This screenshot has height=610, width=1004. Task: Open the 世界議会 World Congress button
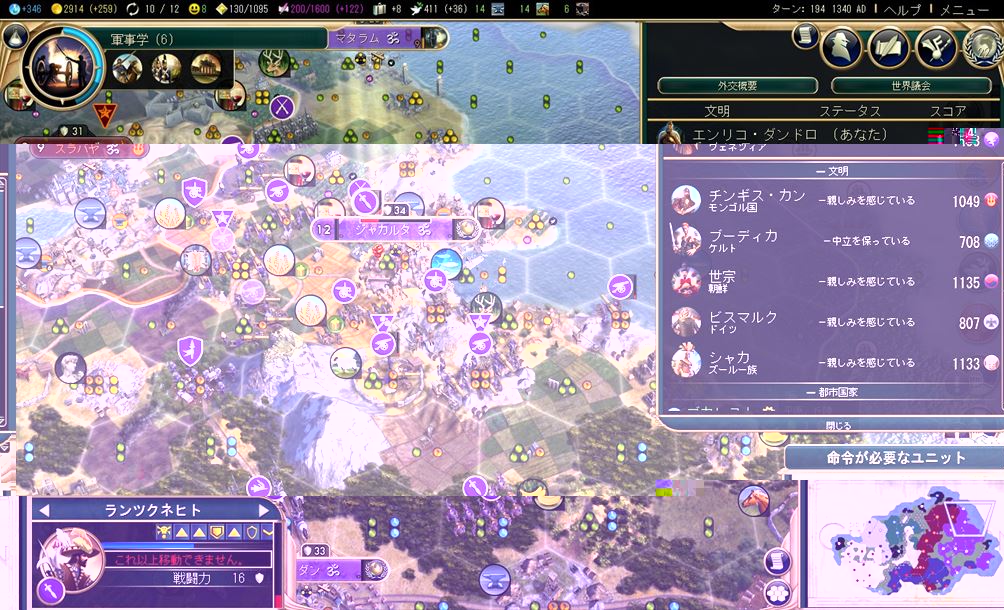click(897, 86)
